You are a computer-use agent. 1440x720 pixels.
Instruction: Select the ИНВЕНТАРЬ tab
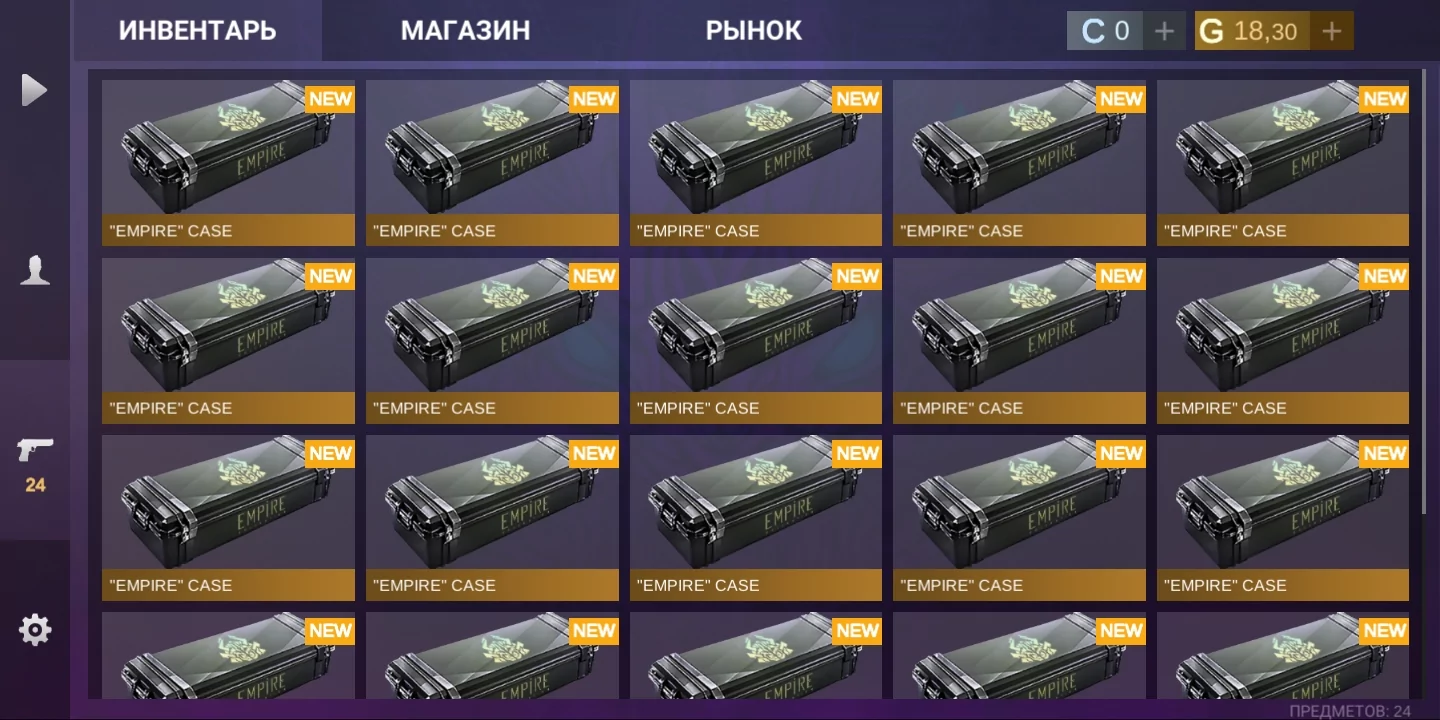197,30
